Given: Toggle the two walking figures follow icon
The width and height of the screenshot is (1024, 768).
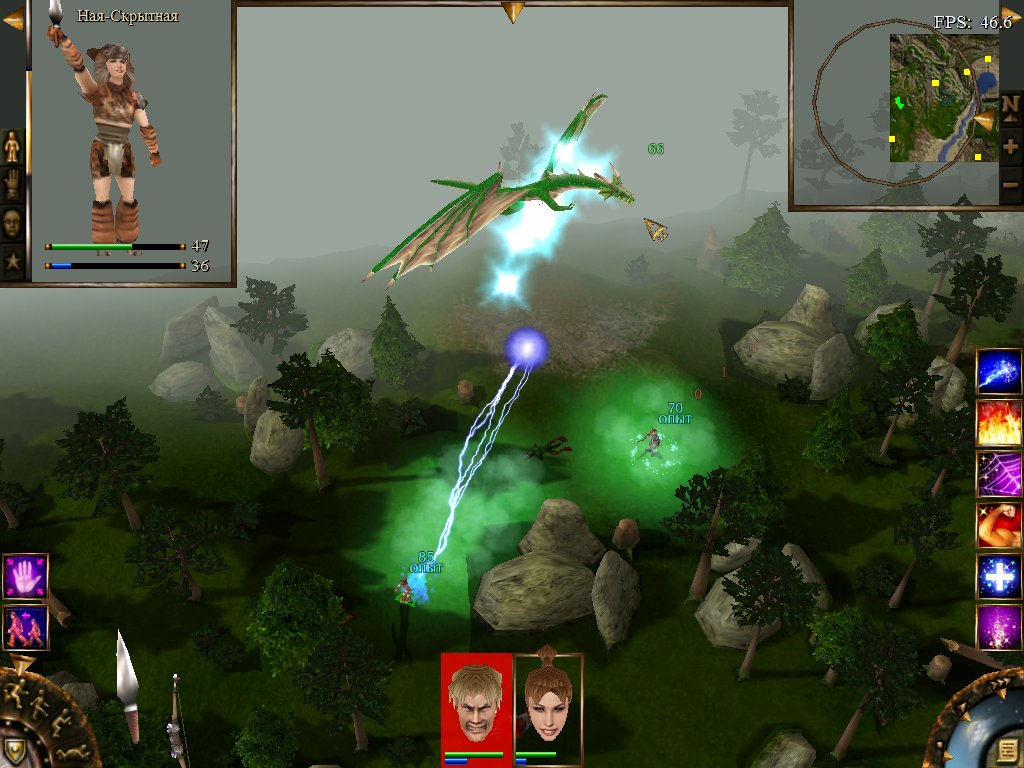Looking at the screenshot, I should [24, 627].
